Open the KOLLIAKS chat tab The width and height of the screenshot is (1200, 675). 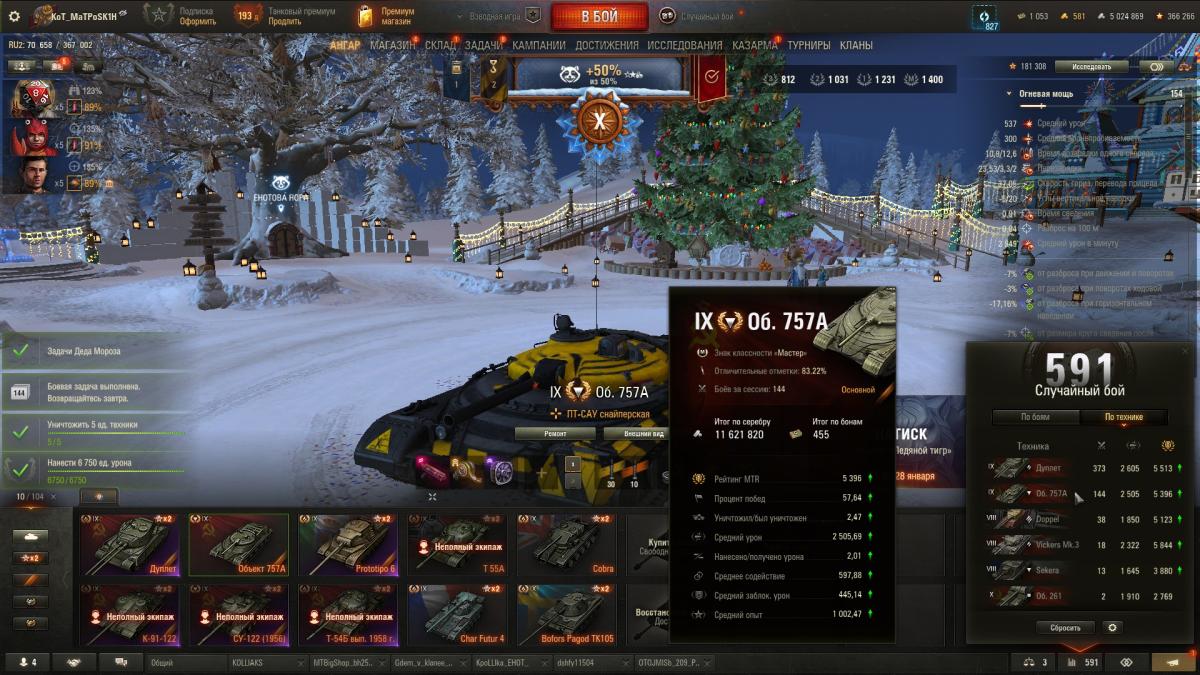[x=264, y=662]
